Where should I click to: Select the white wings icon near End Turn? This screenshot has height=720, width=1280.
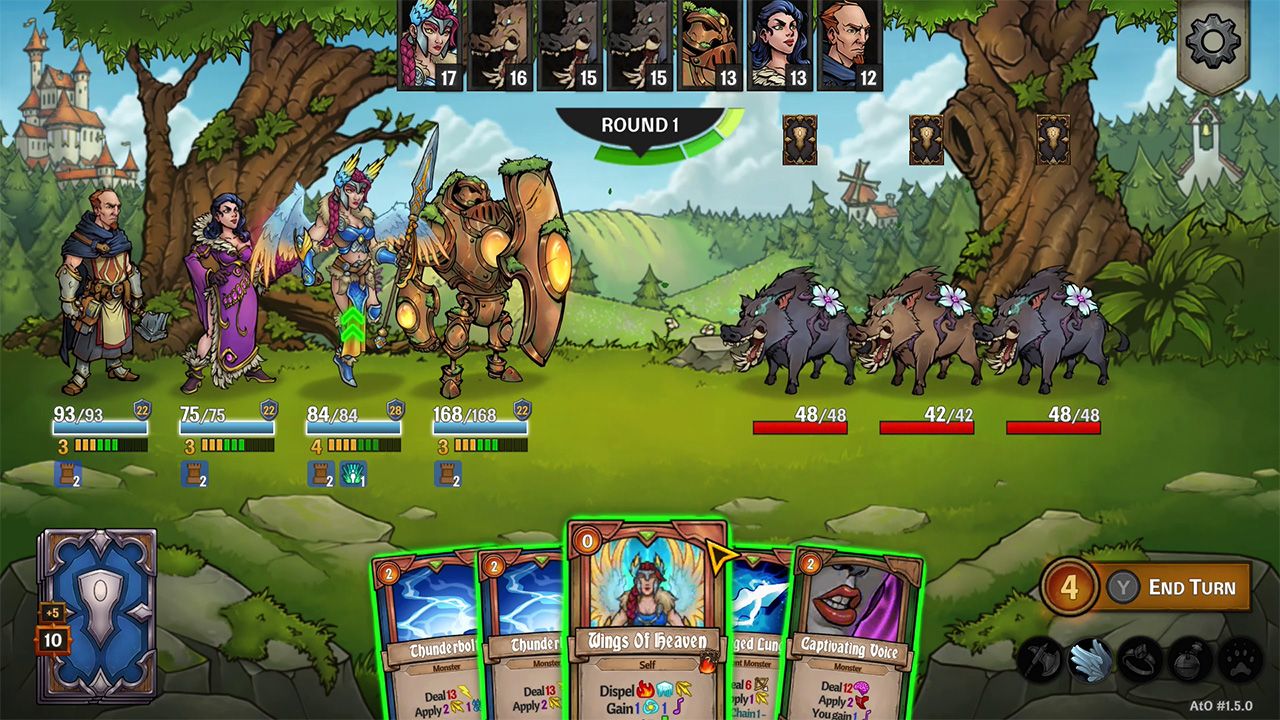(x=1093, y=660)
